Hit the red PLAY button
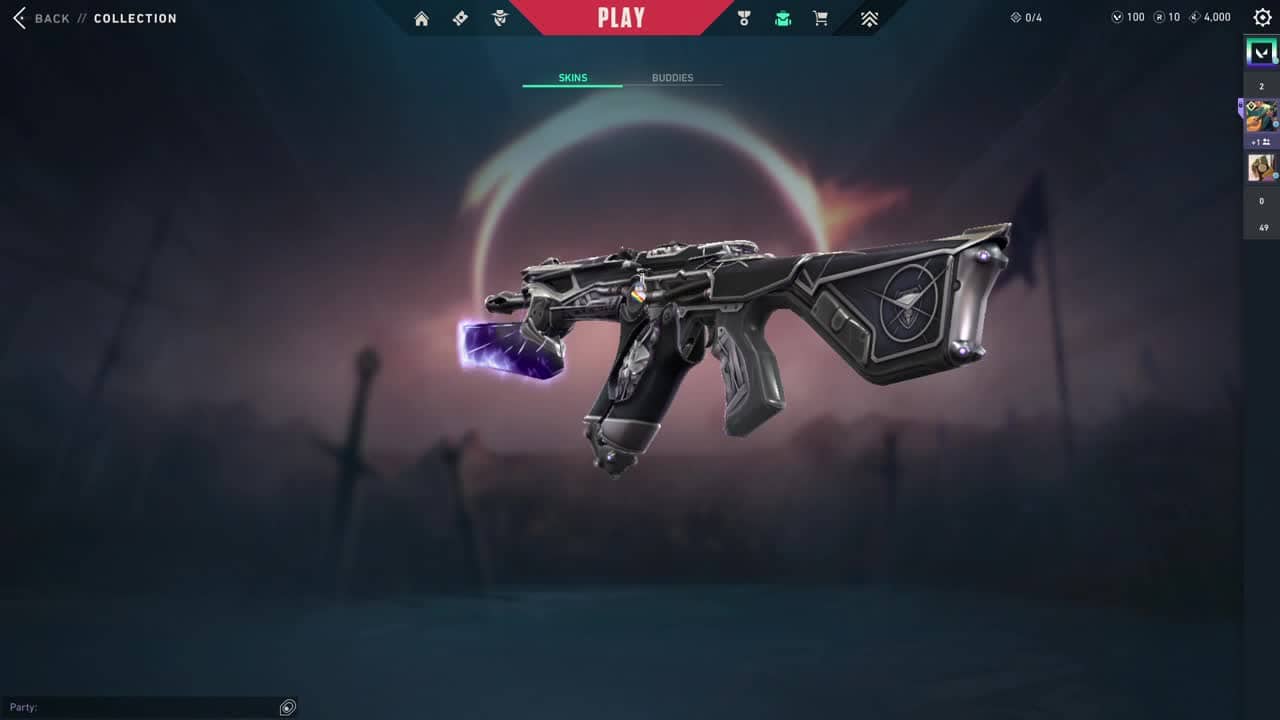Image resolution: width=1280 pixels, height=720 pixels. click(621, 17)
